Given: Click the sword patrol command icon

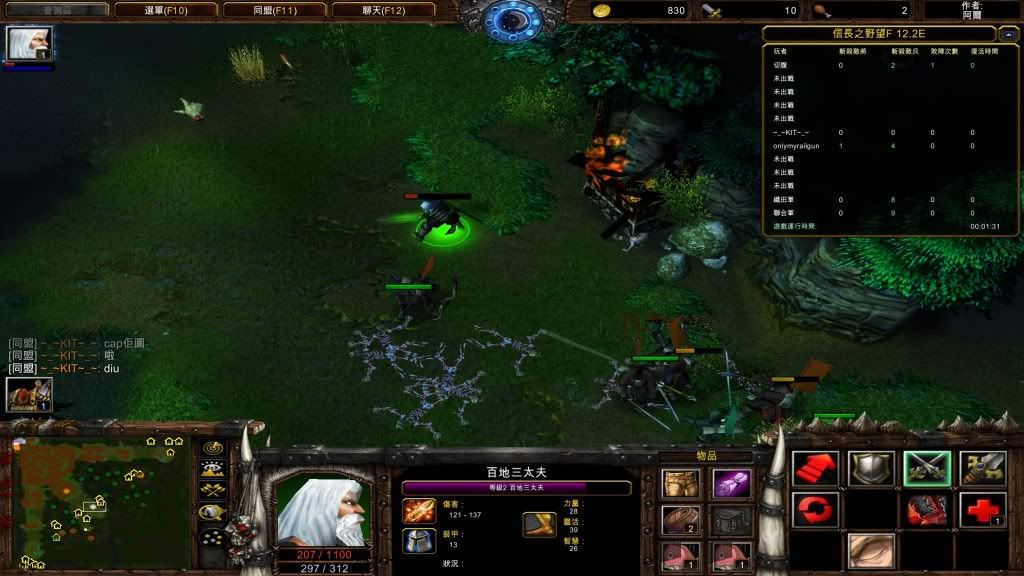Looking at the screenshot, I should coord(981,468).
